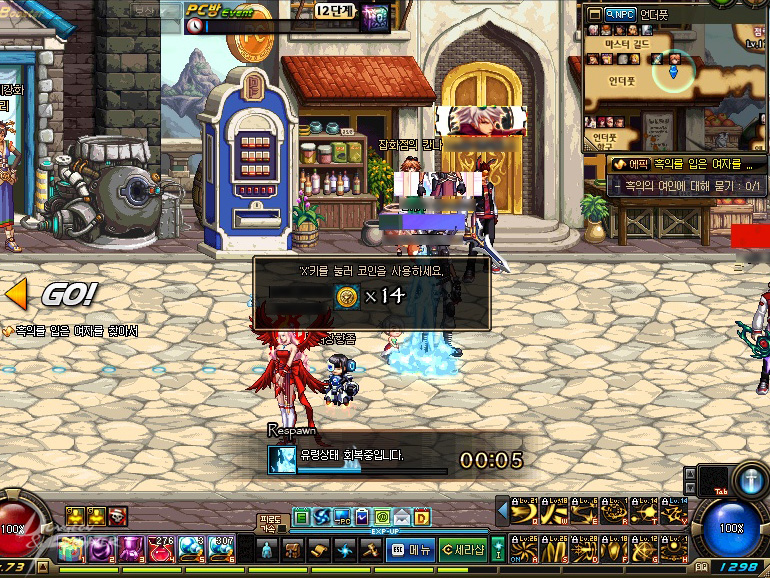Use the red potion in the hotbar
This screenshot has width=770, height=578.
[x=161, y=549]
